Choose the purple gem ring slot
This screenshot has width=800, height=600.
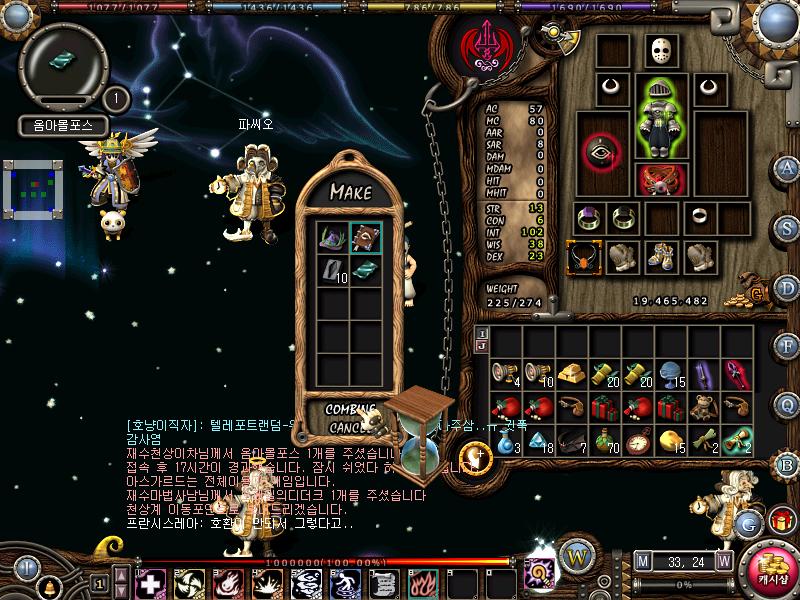tap(586, 217)
